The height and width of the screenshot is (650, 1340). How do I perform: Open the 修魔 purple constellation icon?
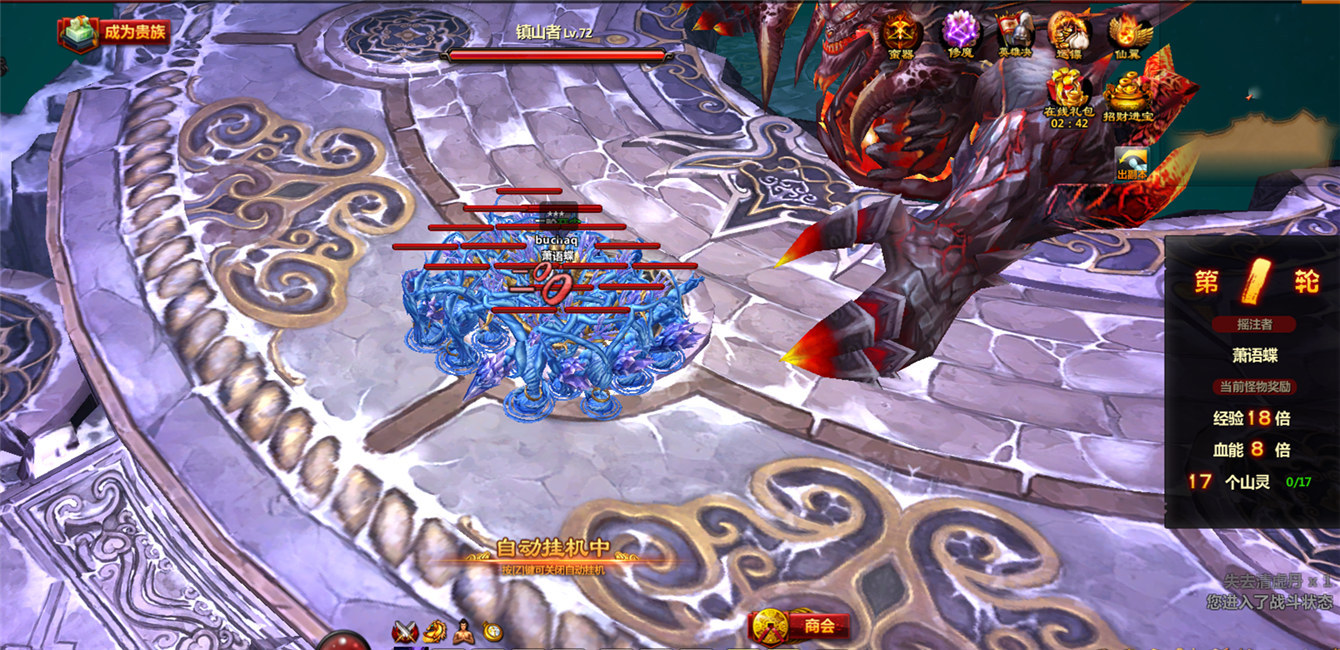[960, 35]
